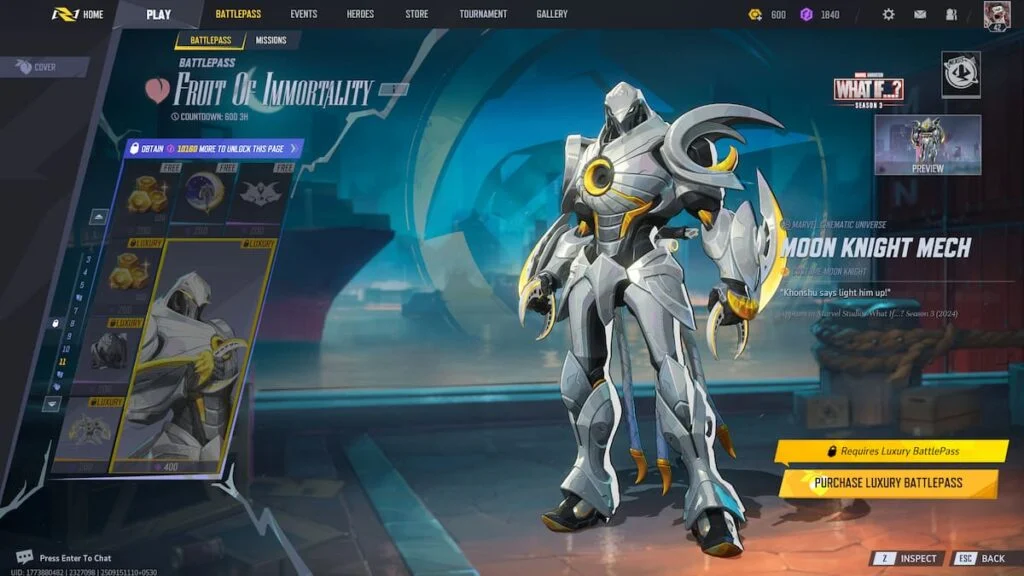Go to the previous battlepass page arrow
Image resolution: width=1024 pixels, height=576 pixels.
click(100, 216)
